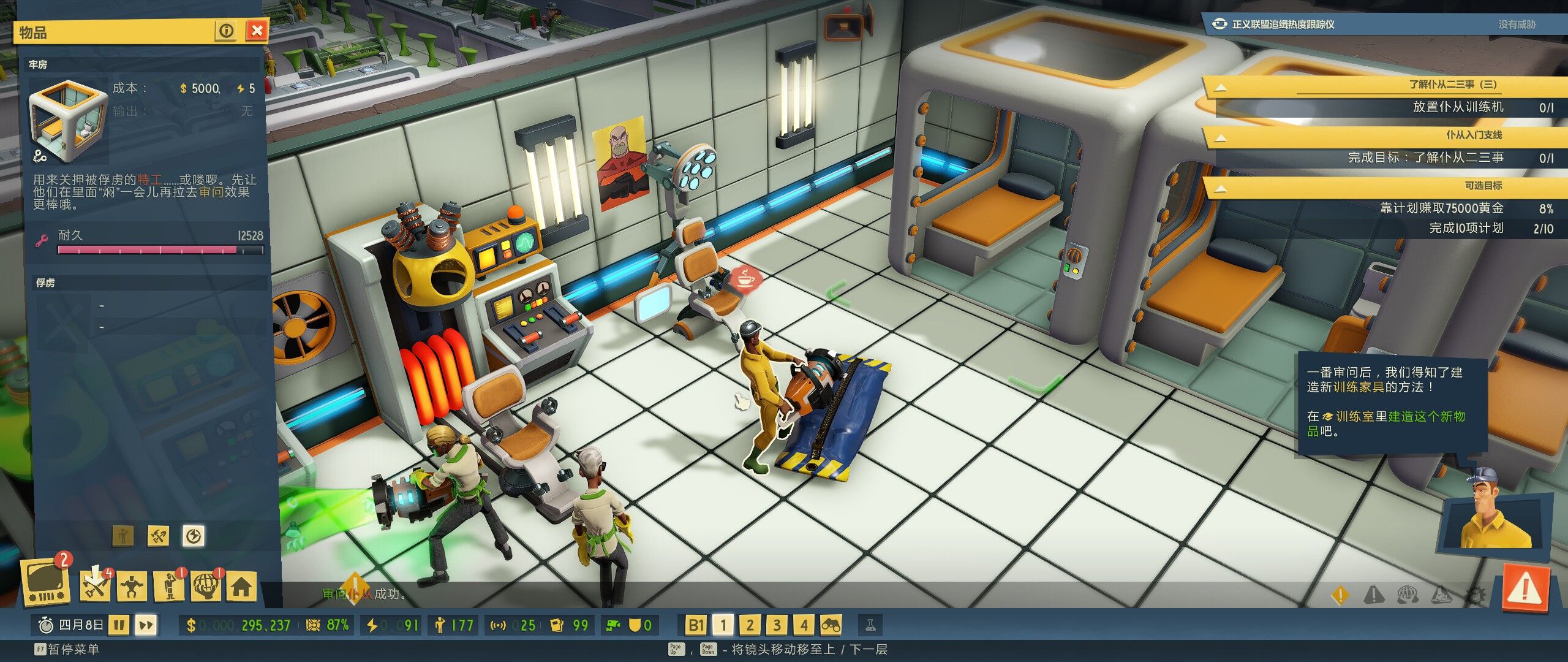Switch to floor 3
Viewport: 1568px width, 662px height.
[777, 625]
